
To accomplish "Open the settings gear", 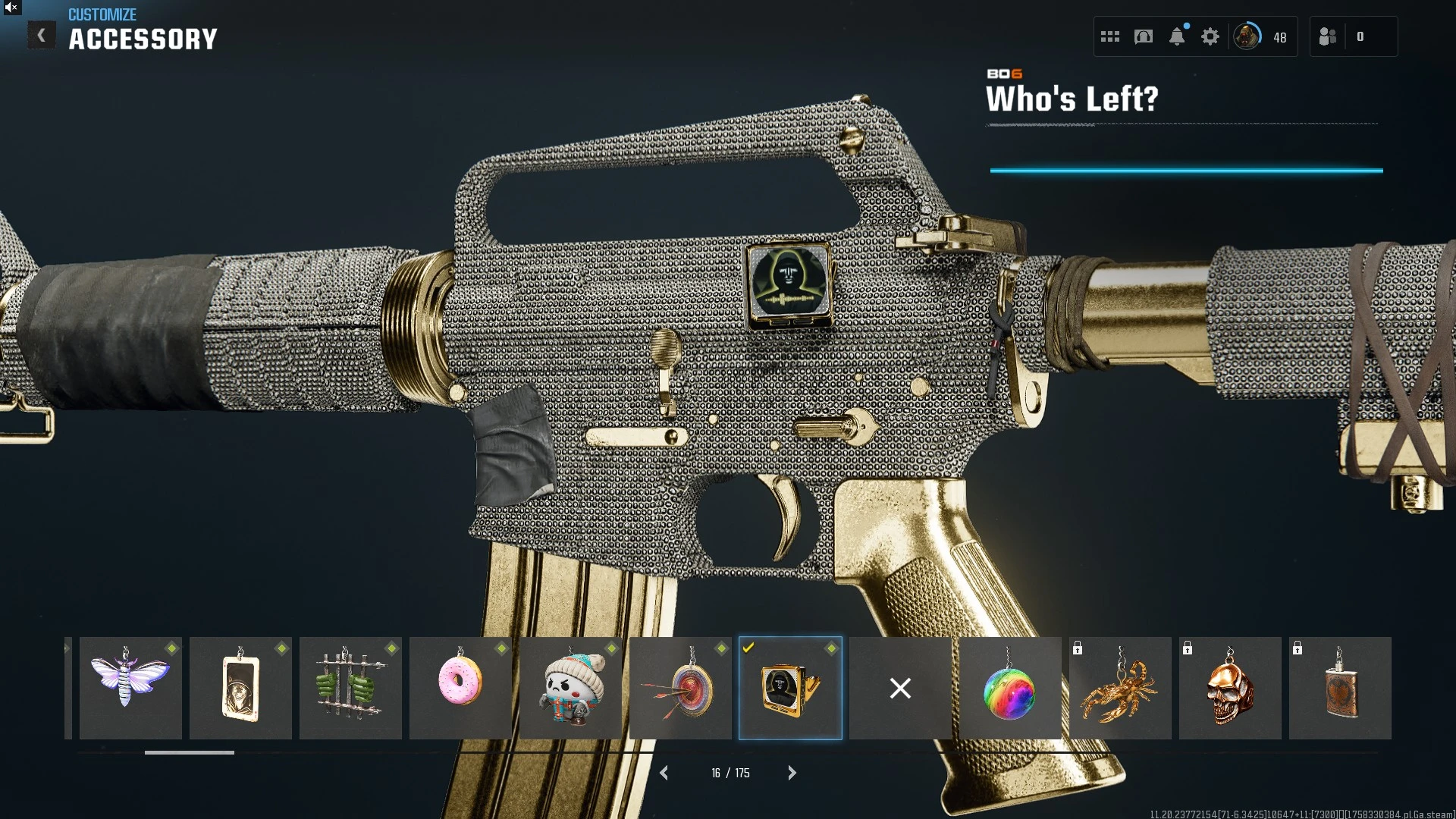I will click(1210, 36).
